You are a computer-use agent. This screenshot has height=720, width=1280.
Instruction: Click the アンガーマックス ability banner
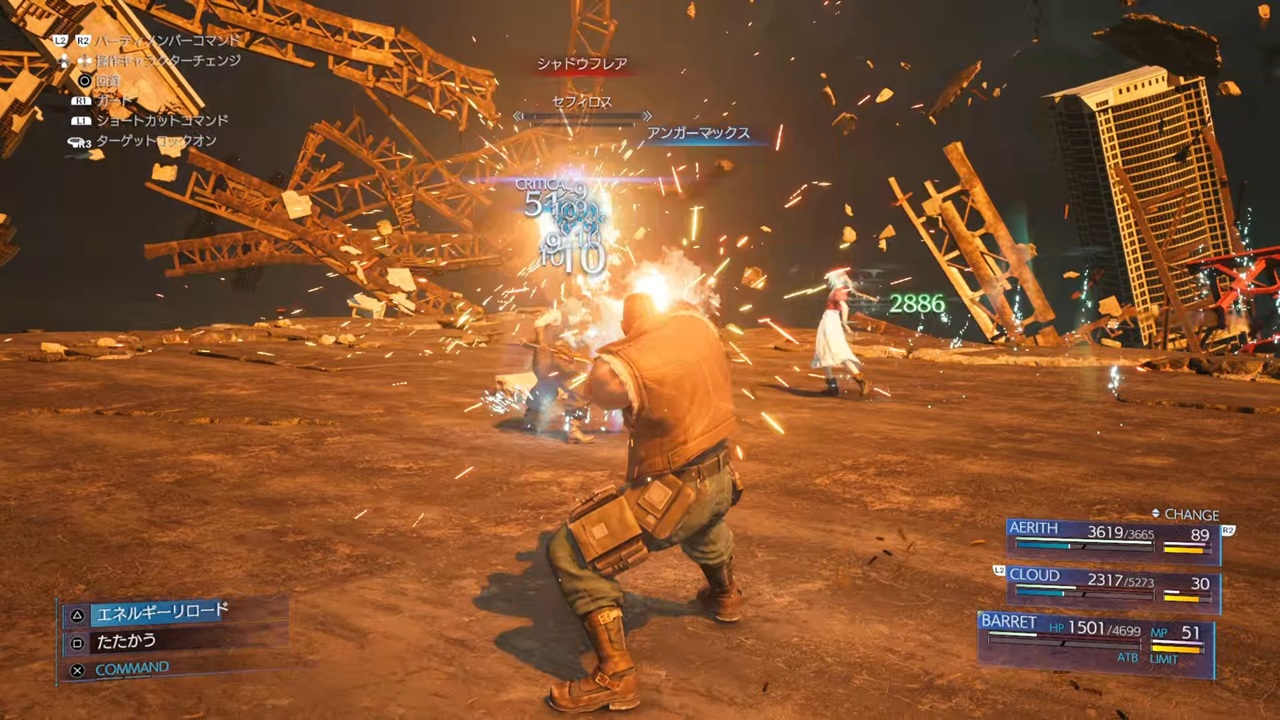click(700, 133)
